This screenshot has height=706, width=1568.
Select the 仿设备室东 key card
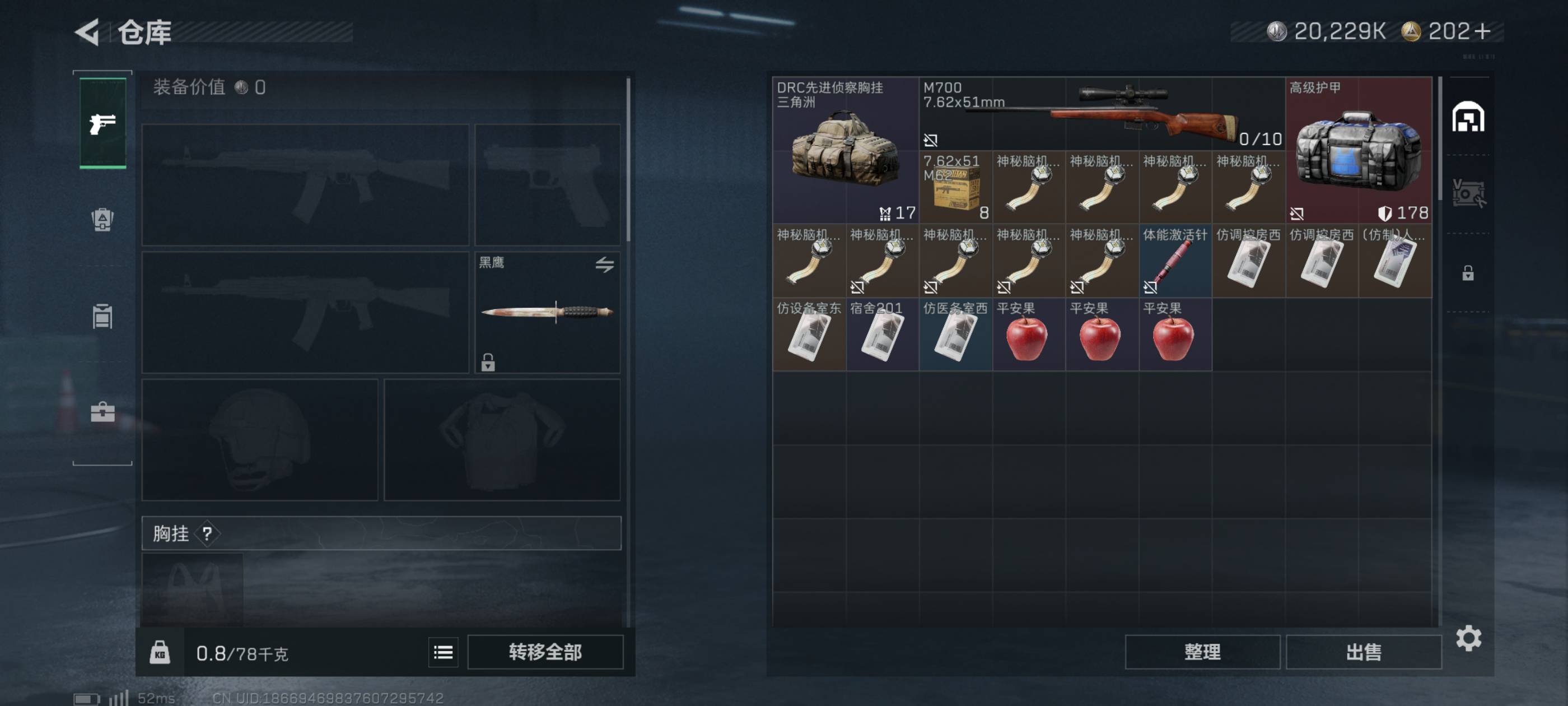point(809,335)
